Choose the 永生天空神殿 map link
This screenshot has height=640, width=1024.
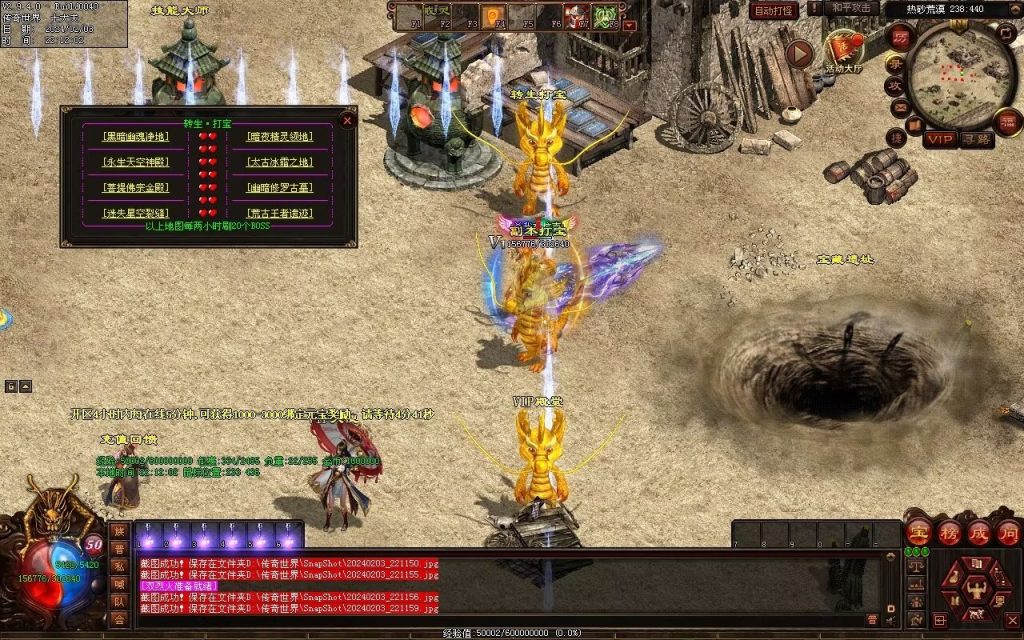[136, 162]
